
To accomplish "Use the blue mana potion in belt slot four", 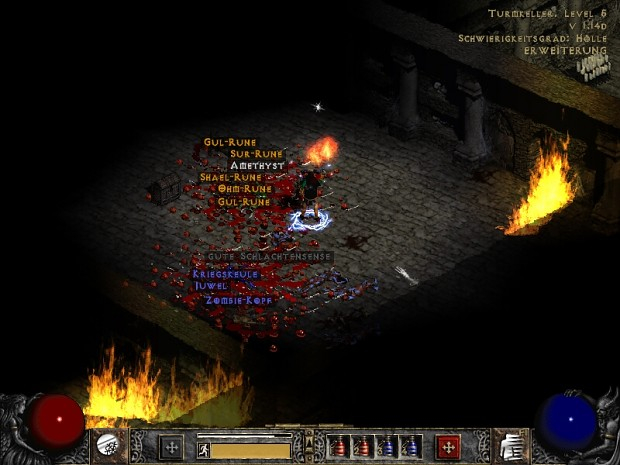I will point(411,447).
